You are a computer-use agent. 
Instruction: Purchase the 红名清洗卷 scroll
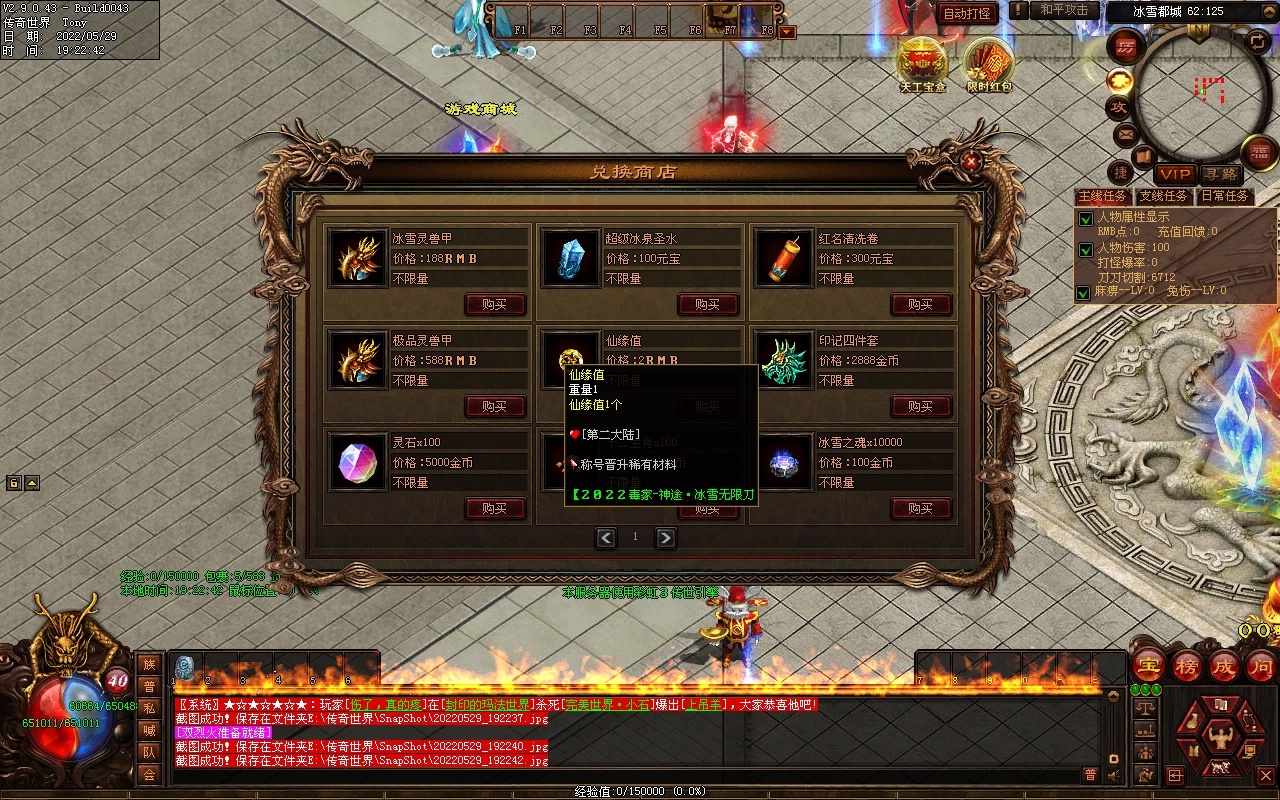[x=920, y=305]
